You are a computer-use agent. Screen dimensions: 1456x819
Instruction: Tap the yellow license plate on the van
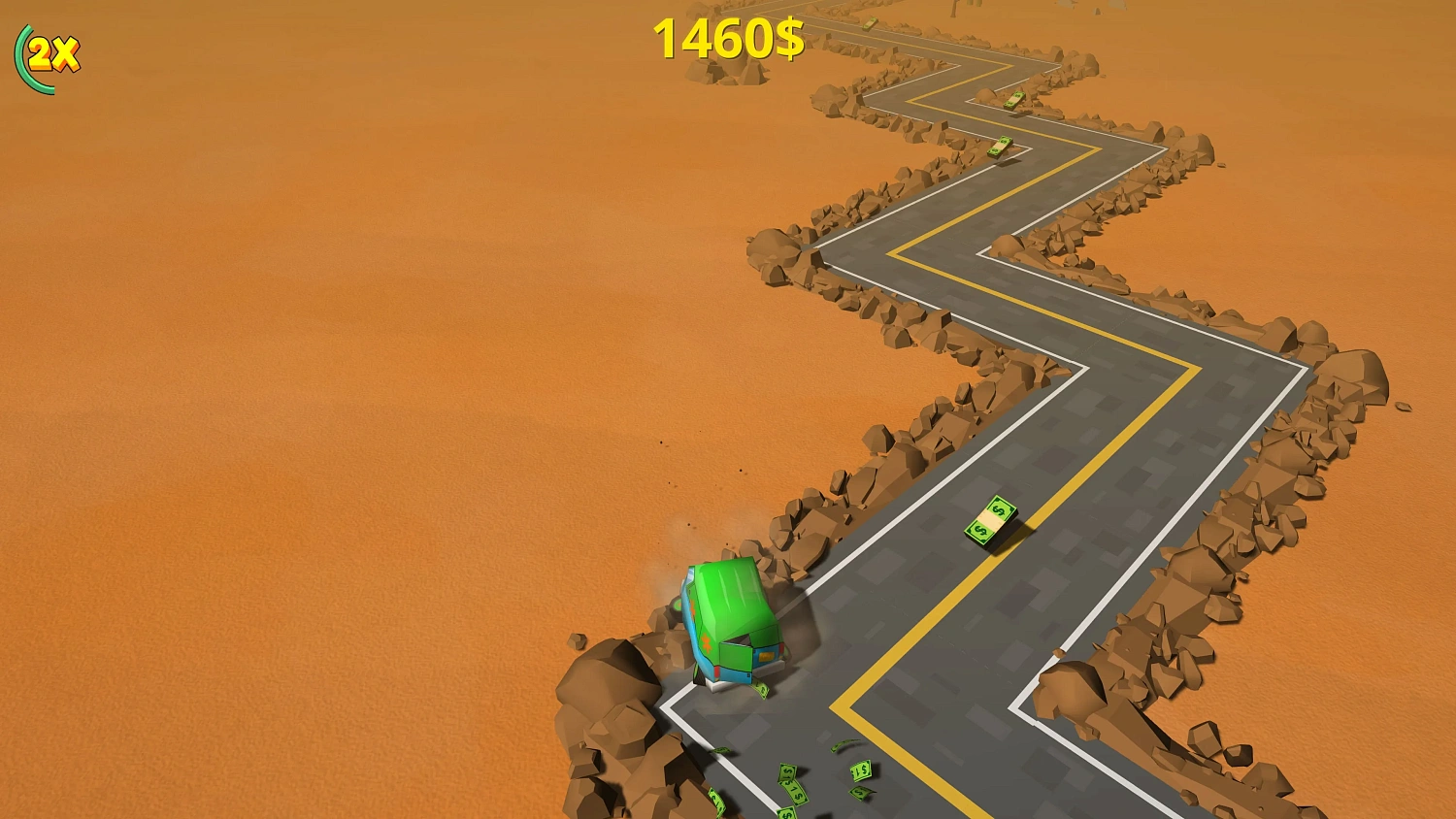pyautogui.click(x=765, y=657)
